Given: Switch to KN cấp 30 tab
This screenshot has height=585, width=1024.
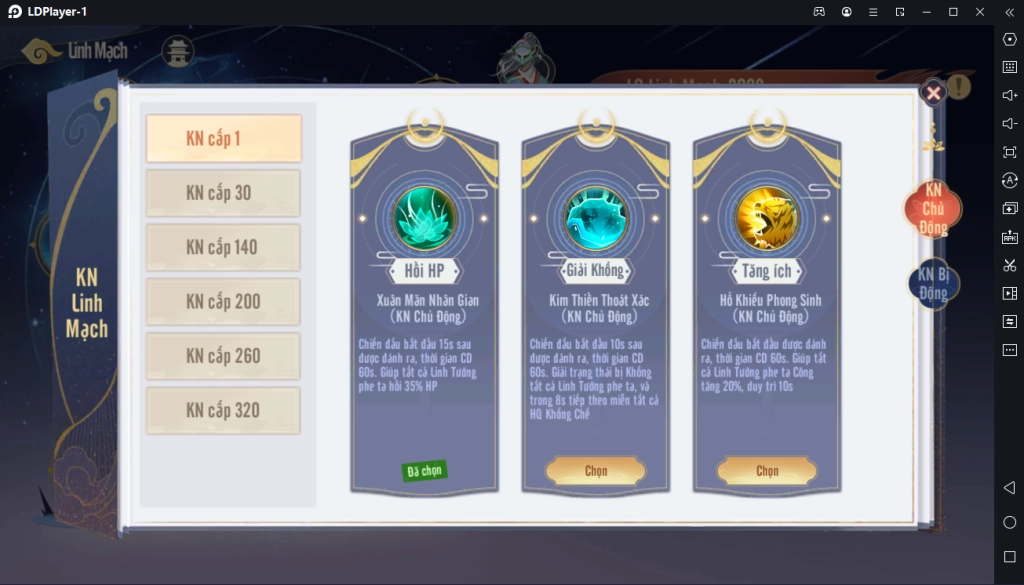Looking at the screenshot, I should click(x=223, y=193).
